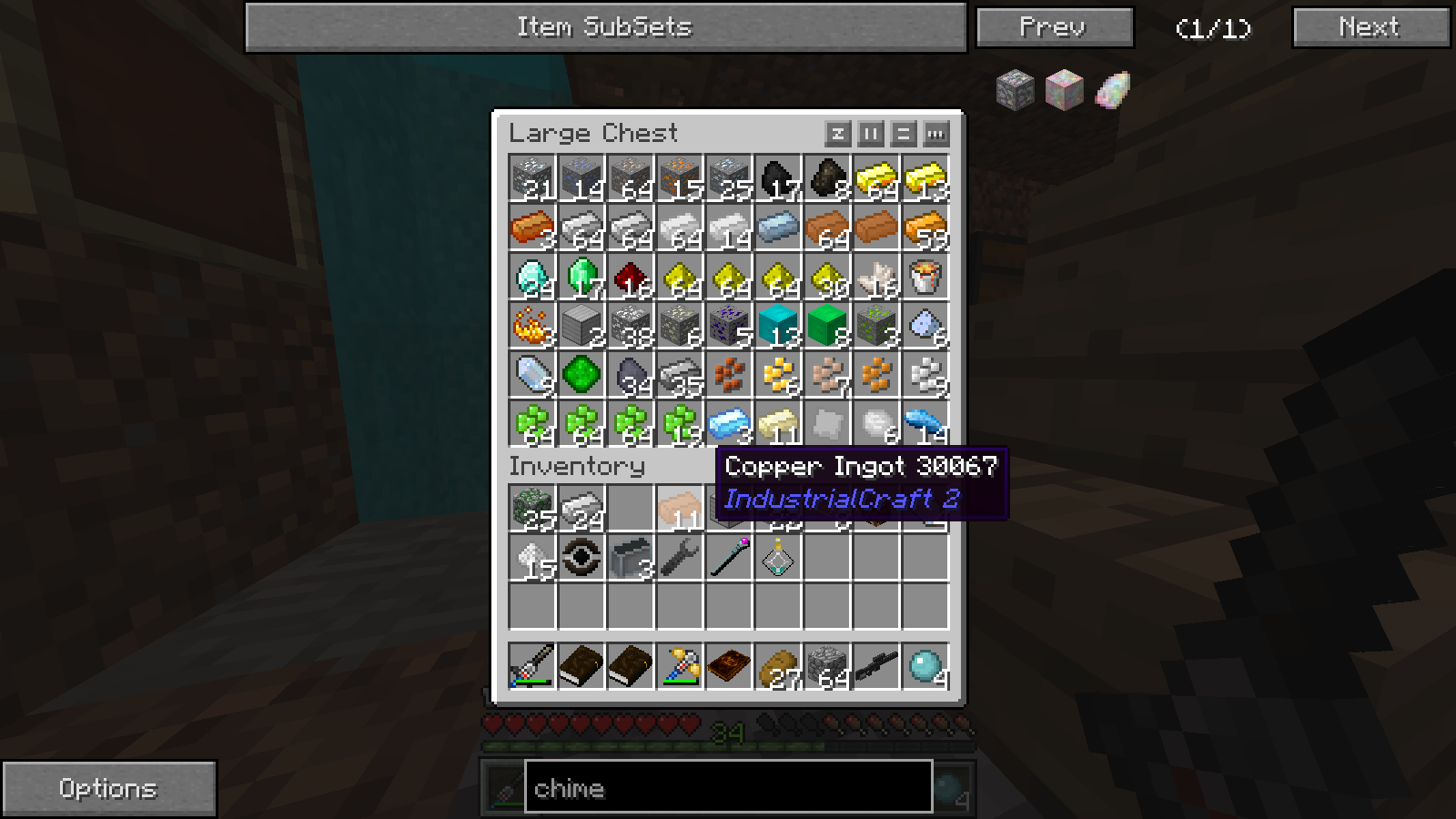Click the chest sort button labeled Z
The image size is (1456, 819).
(837, 135)
